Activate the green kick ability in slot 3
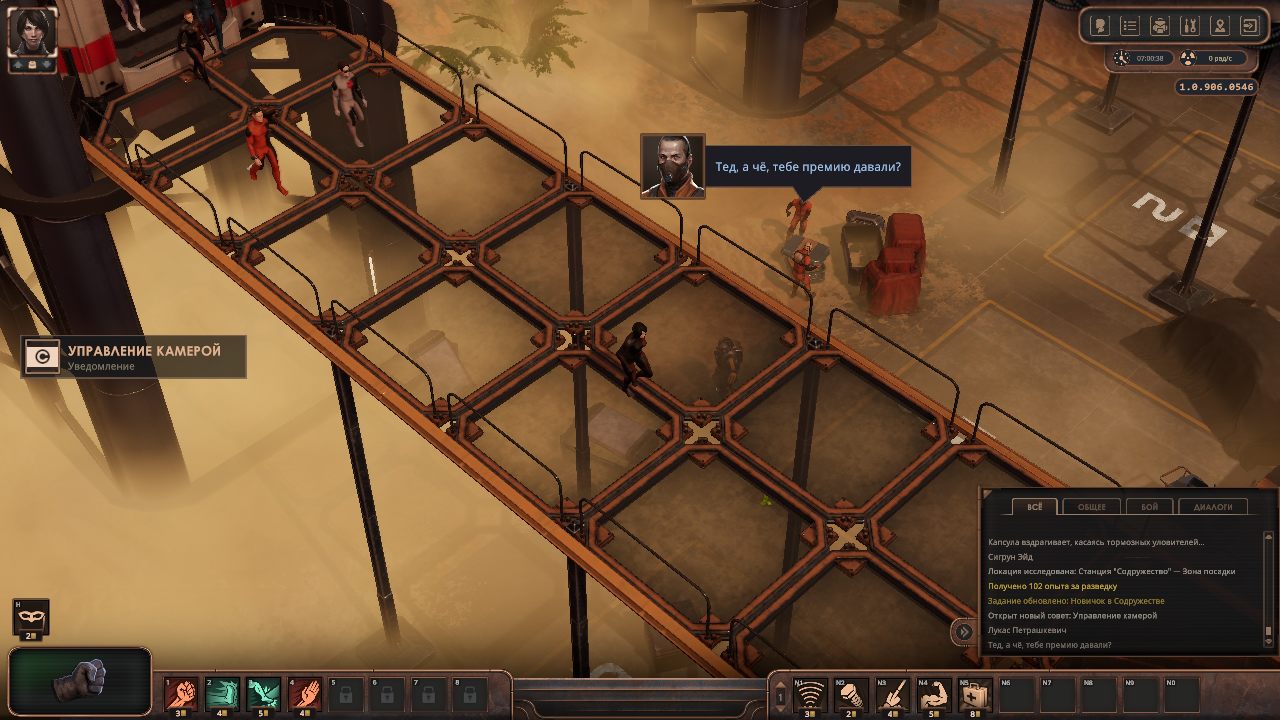Screen dimensions: 1280x720 (263, 693)
